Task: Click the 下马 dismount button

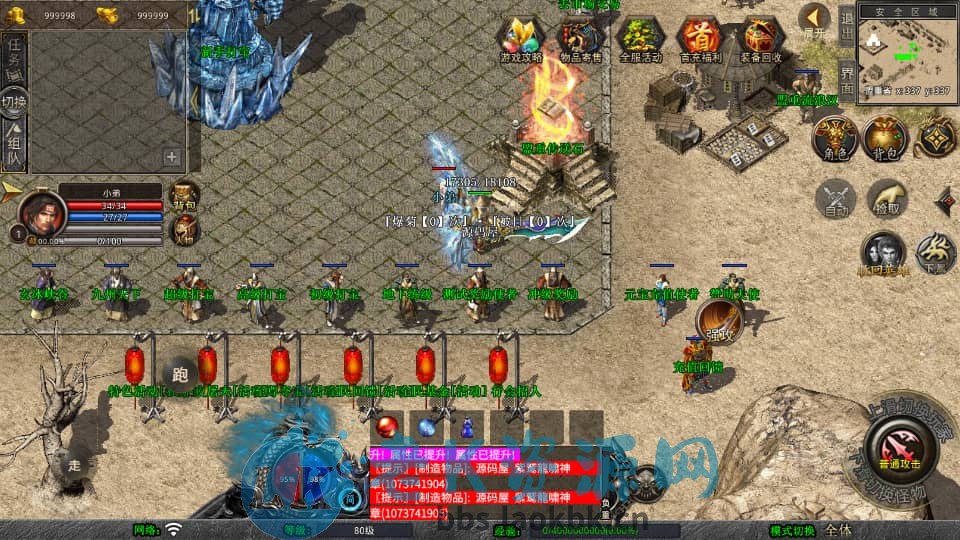Action: [935, 254]
